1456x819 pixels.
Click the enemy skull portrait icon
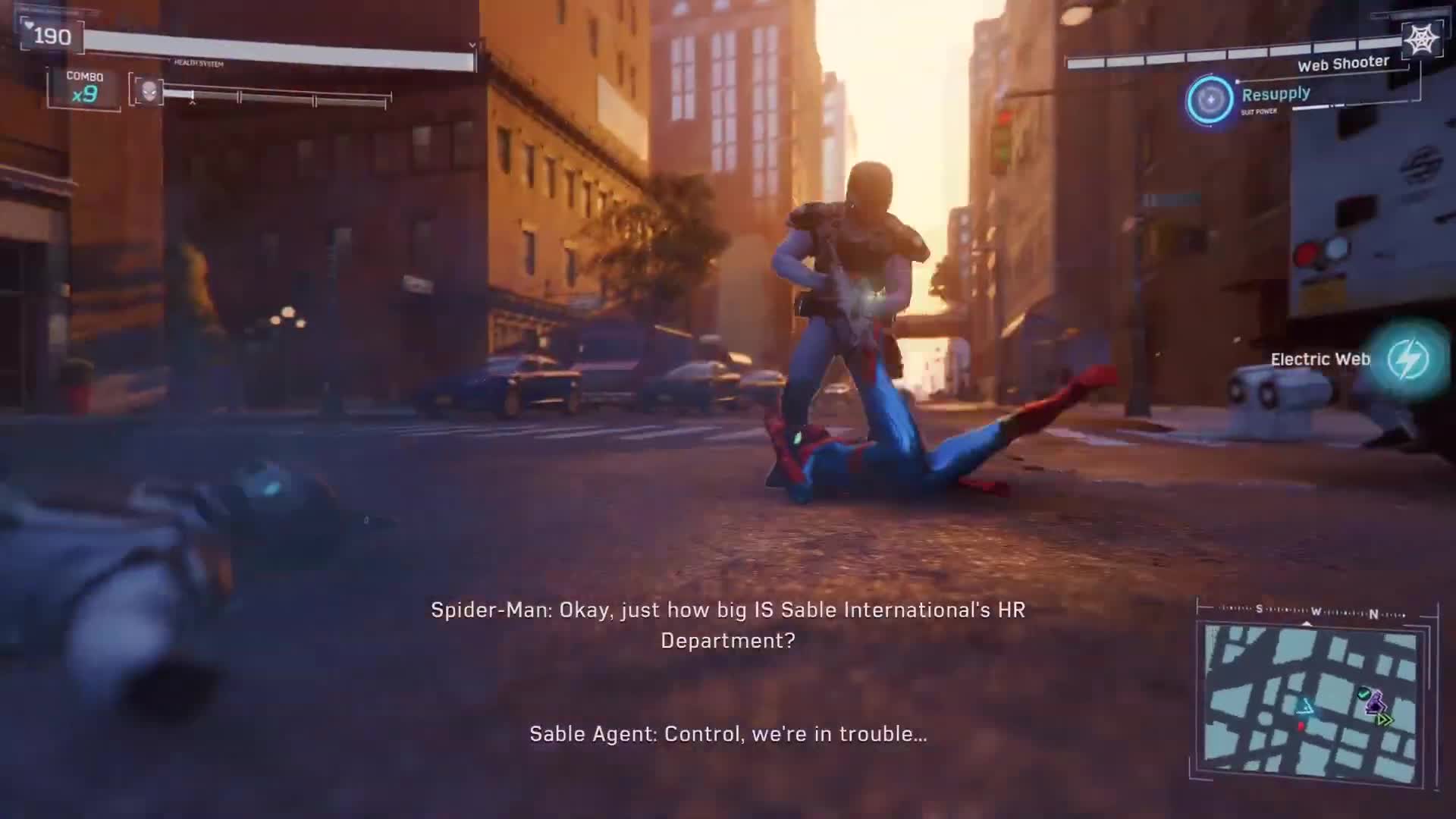(x=149, y=91)
